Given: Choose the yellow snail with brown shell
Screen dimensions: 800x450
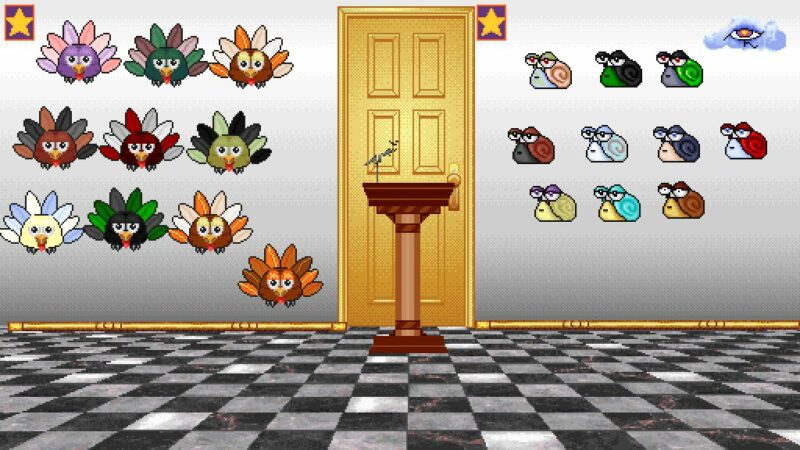Looking at the screenshot, I should (x=681, y=201).
